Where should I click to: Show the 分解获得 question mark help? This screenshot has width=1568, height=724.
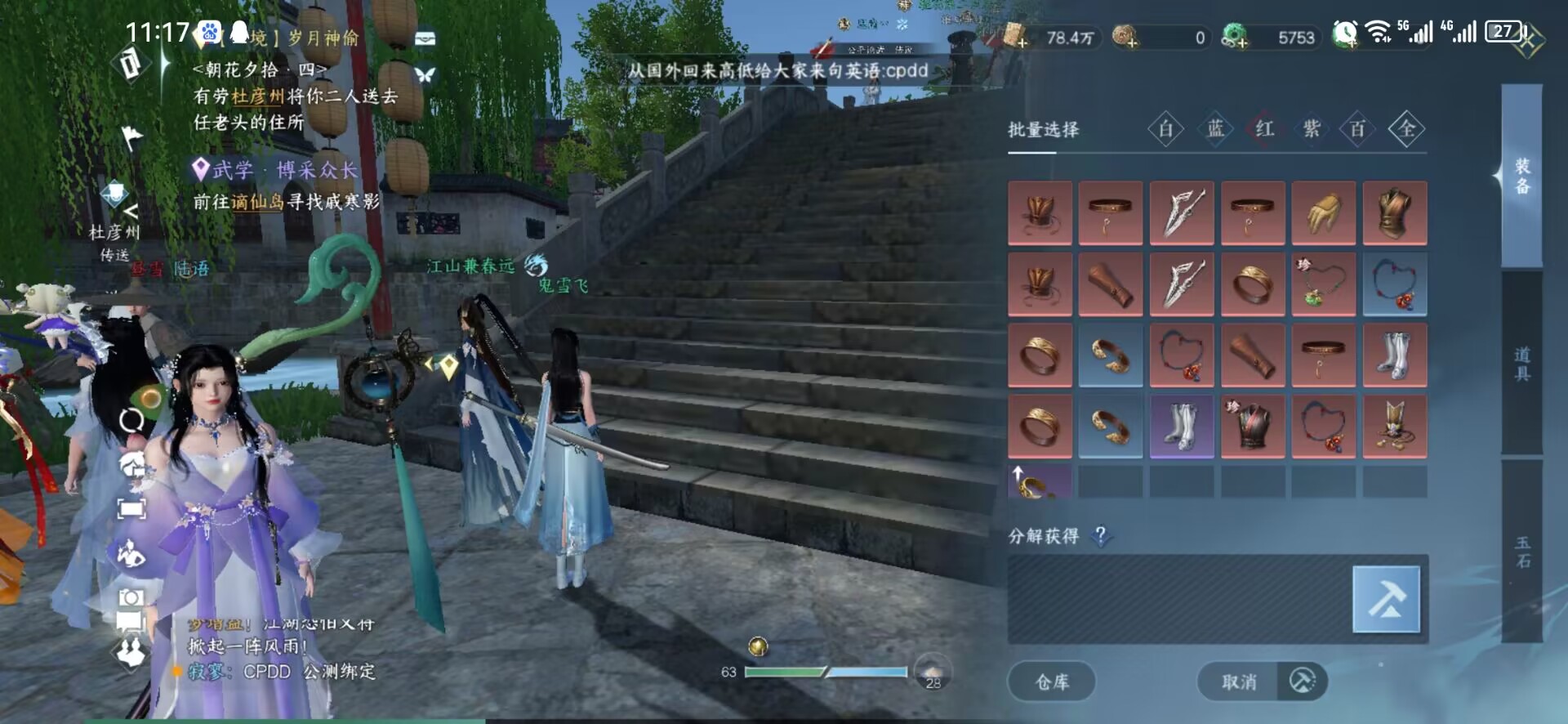pos(1101,536)
